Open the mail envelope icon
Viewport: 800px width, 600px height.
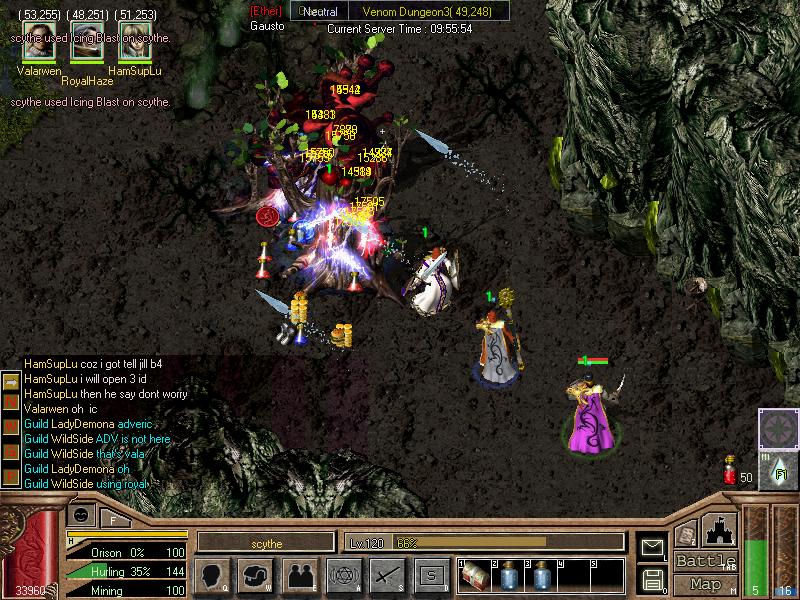653,547
